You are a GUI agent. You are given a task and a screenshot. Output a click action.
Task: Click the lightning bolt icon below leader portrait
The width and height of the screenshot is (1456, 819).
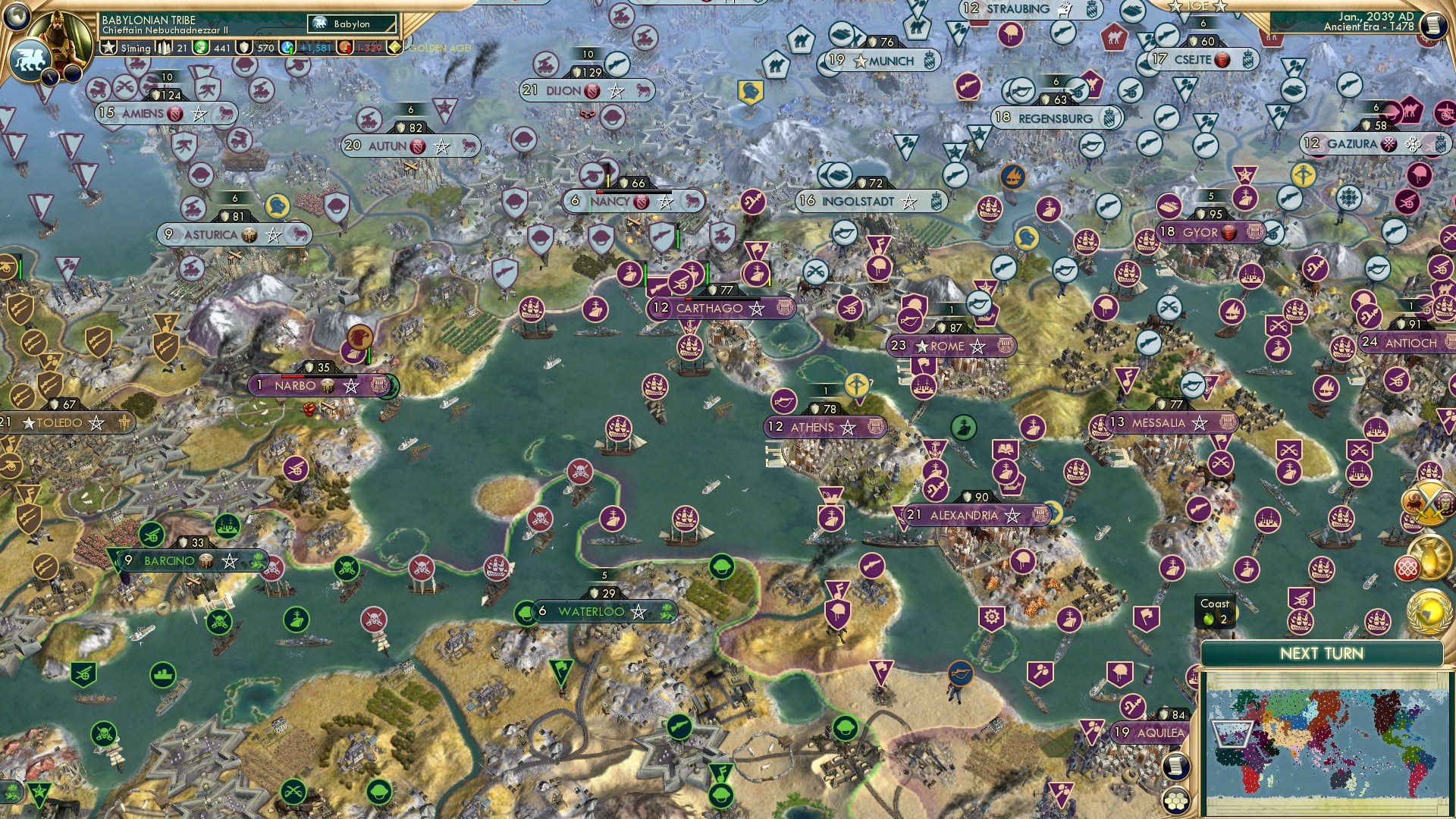(50, 78)
